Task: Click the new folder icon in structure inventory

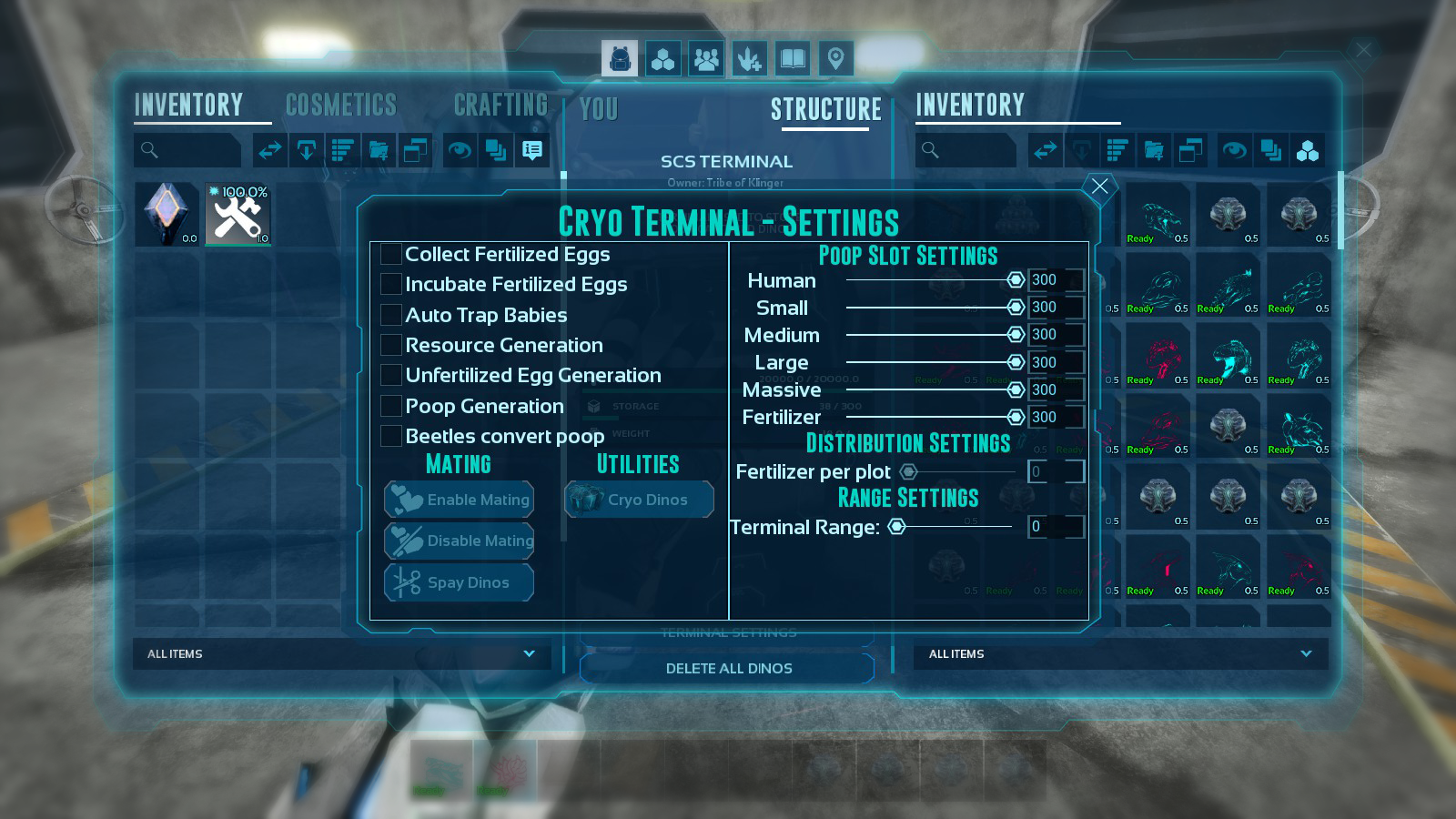Action: (x=1154, y=151)
